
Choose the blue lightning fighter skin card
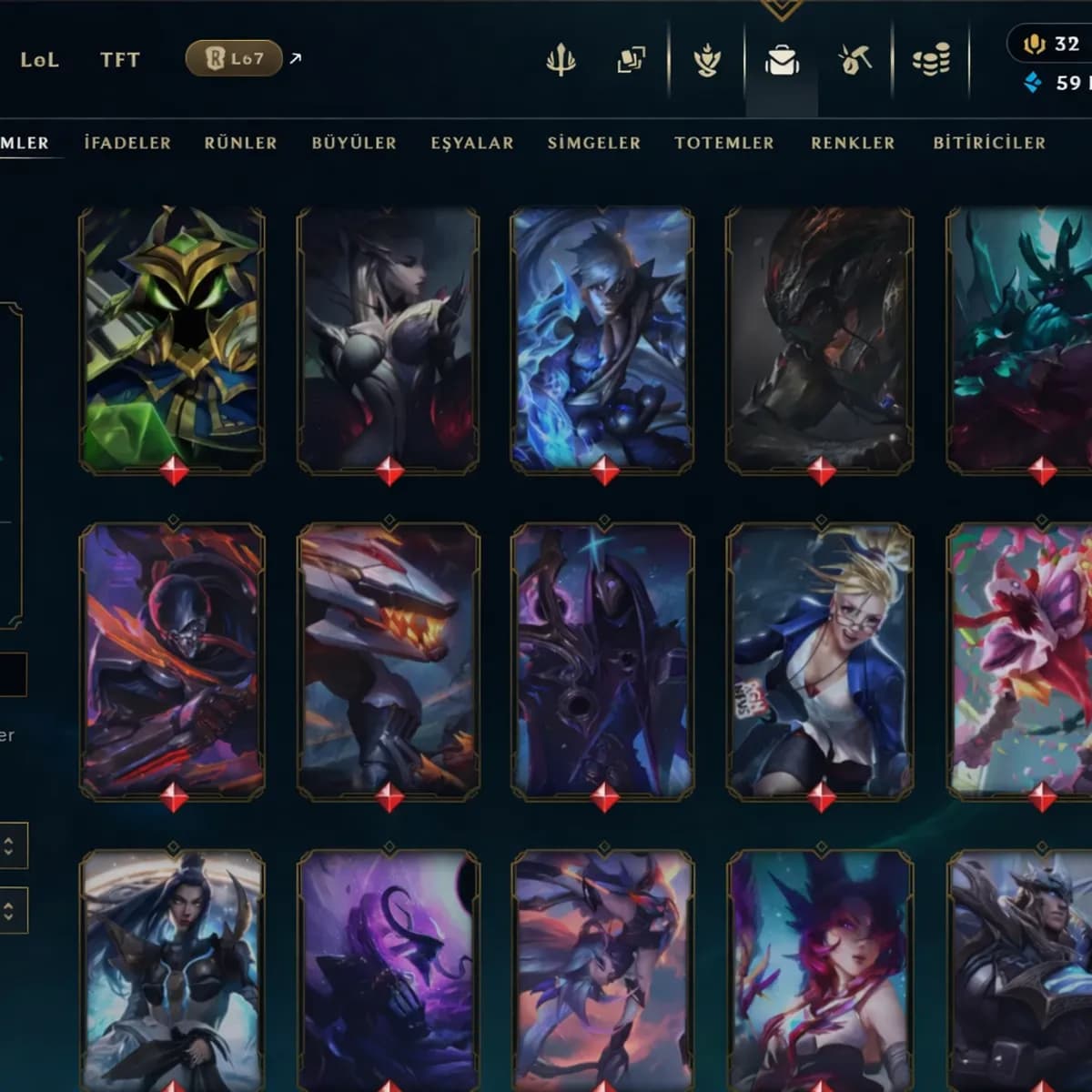[x=602, y=339]
